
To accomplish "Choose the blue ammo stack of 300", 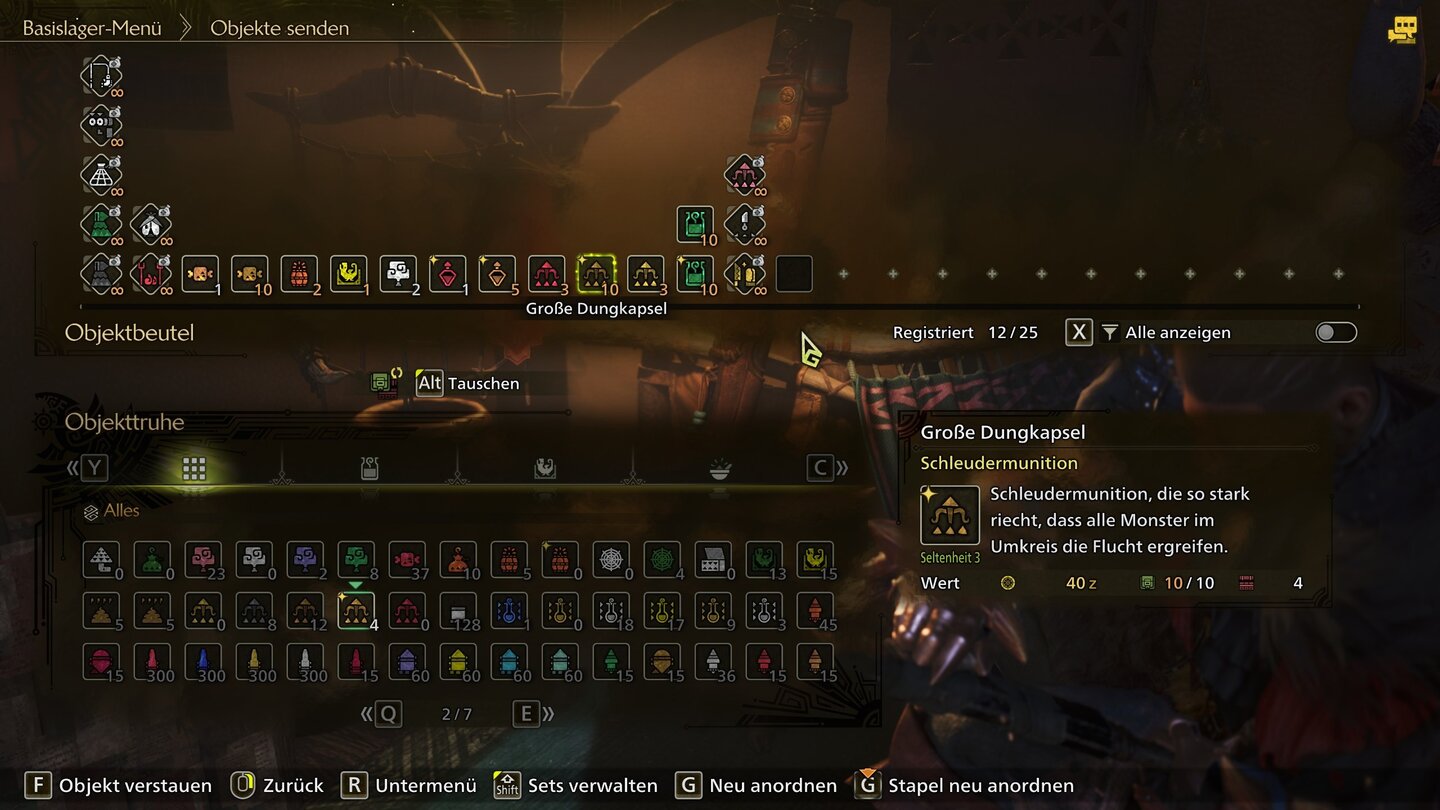I will (203, 661).
